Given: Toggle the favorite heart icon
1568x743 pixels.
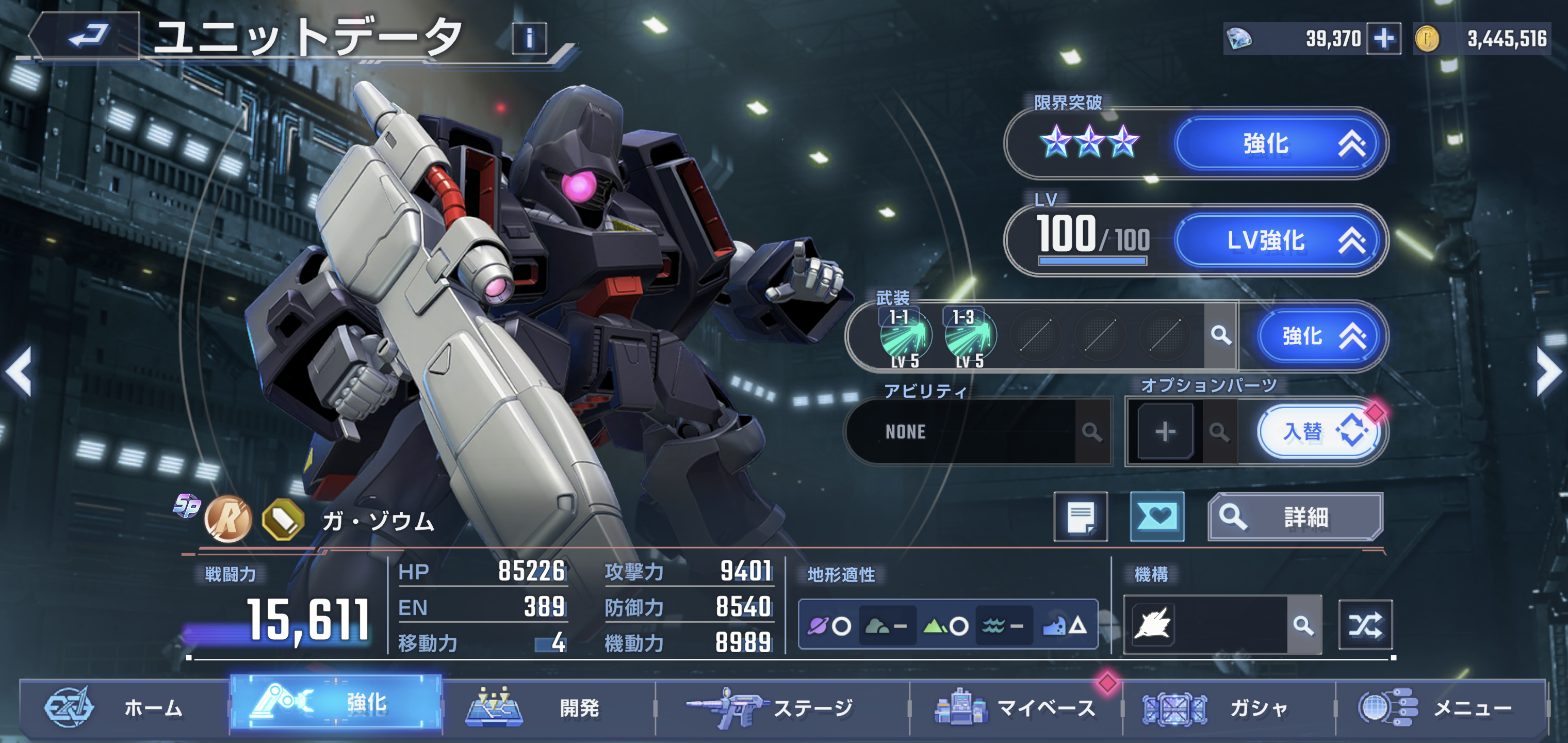Looking at the screenshot, I should 1156,517.
